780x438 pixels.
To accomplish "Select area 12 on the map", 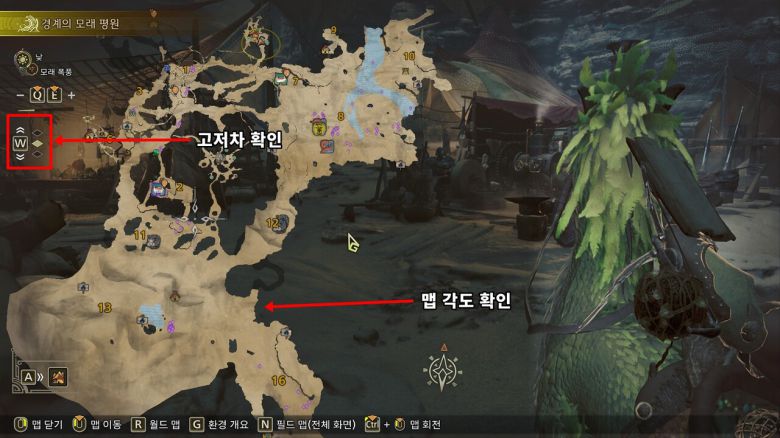I will 272,223.
